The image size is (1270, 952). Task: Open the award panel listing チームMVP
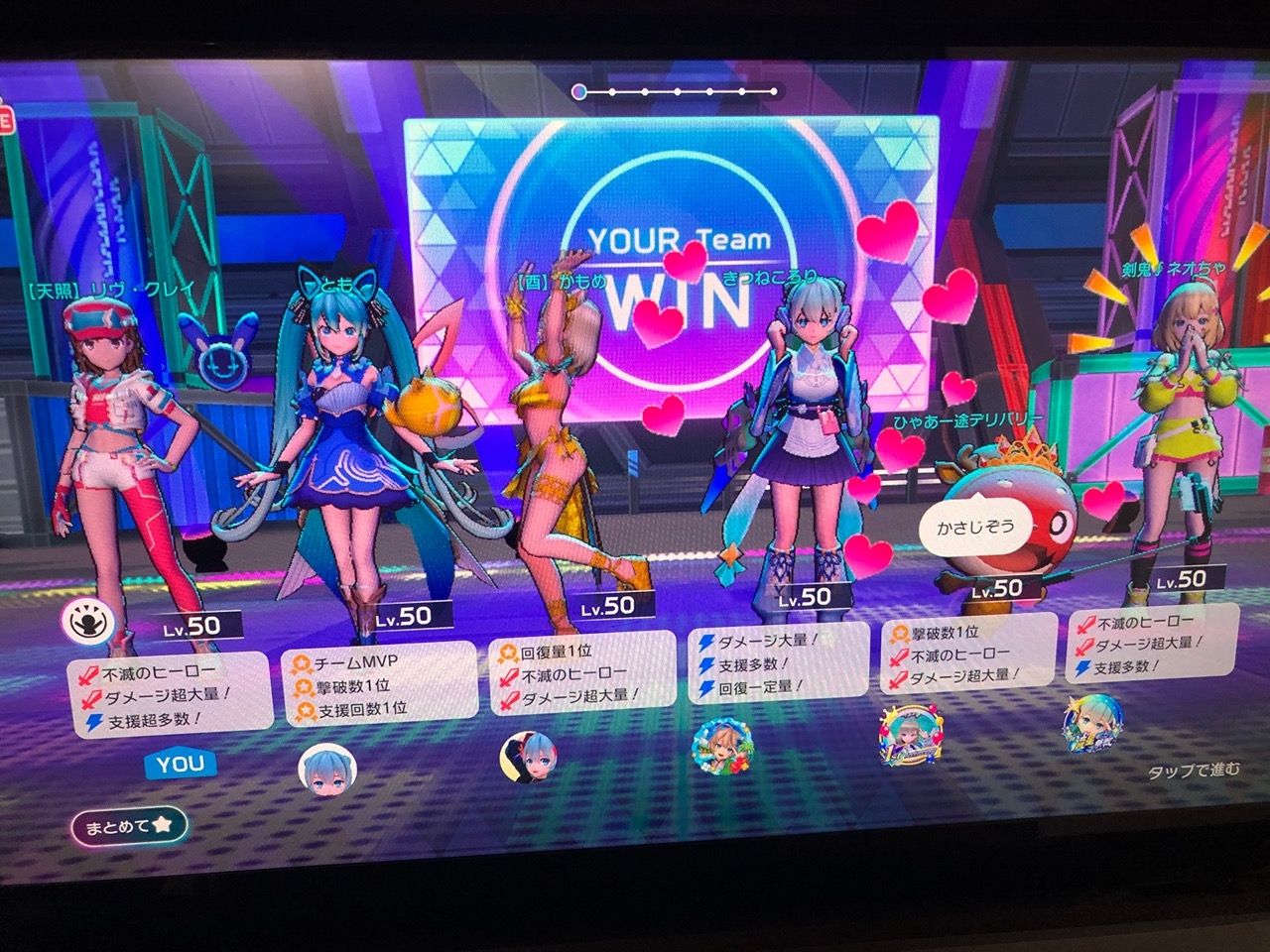click(x=382, y=684)
